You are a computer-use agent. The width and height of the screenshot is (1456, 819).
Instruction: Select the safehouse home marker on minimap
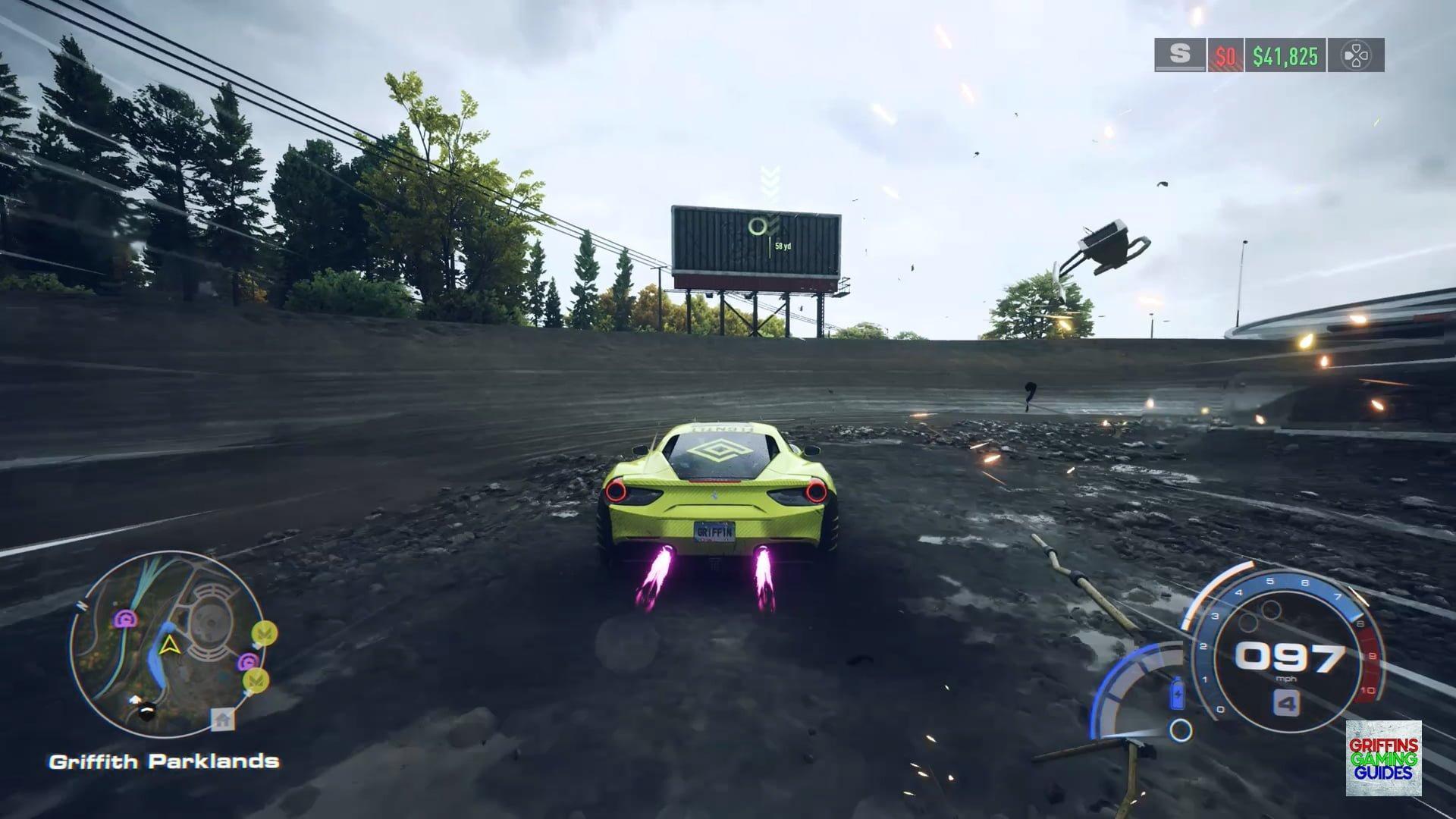pyautogui.click(x=222, y=719)
